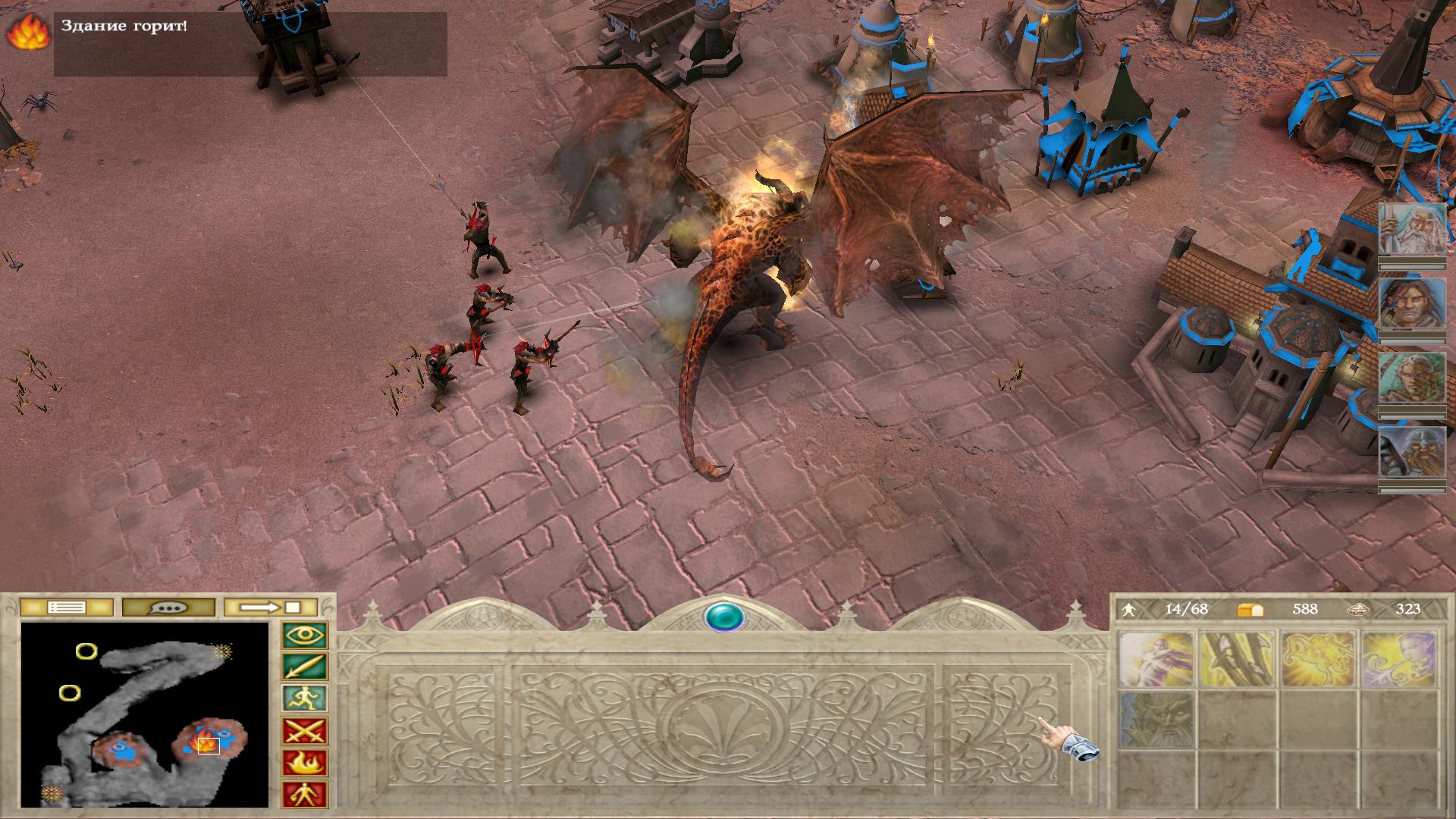Summon the green tree-giant power
1456x819 pixels.
[1156, 718]
